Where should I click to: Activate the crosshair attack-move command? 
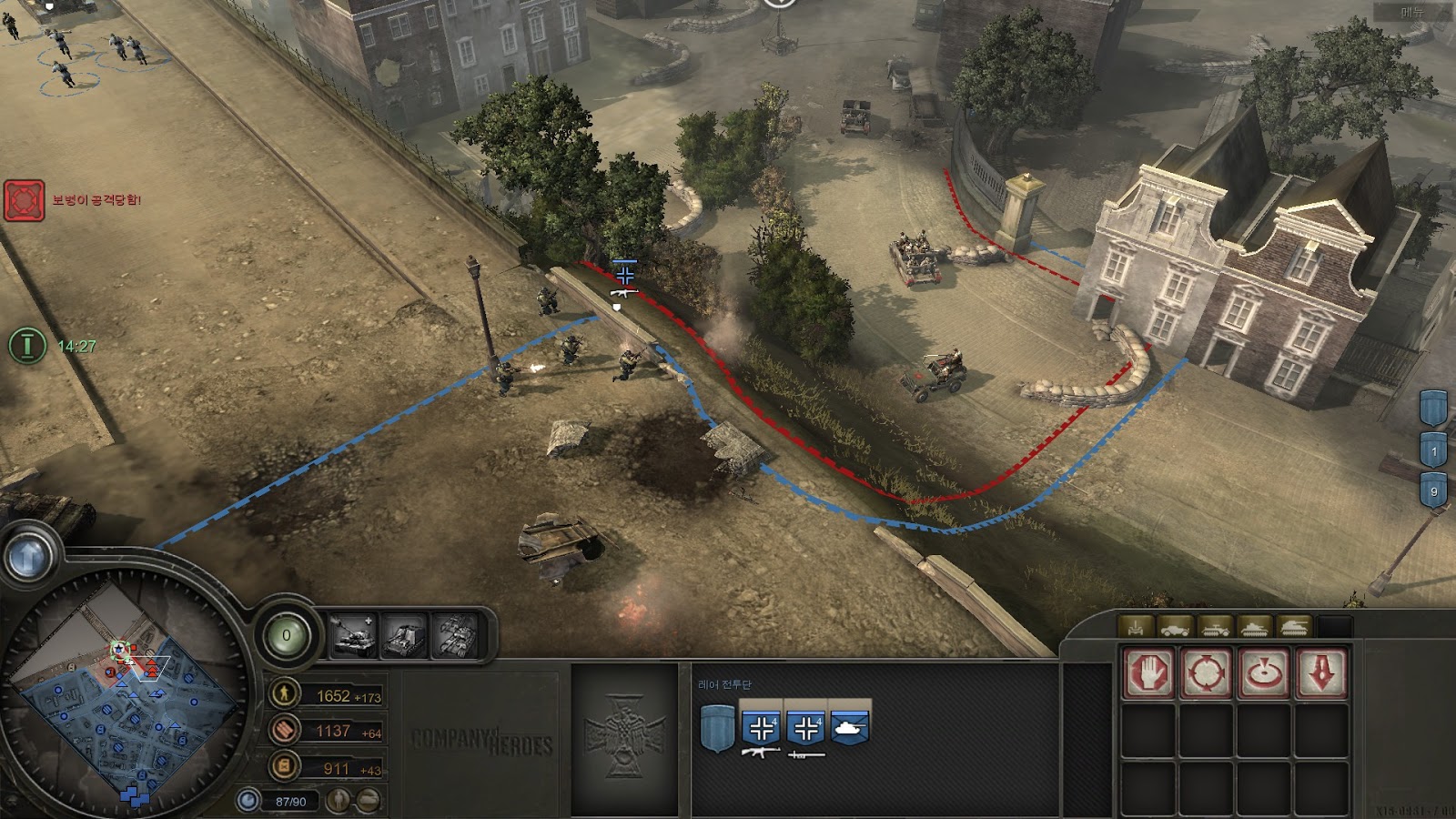(1207, 673)
